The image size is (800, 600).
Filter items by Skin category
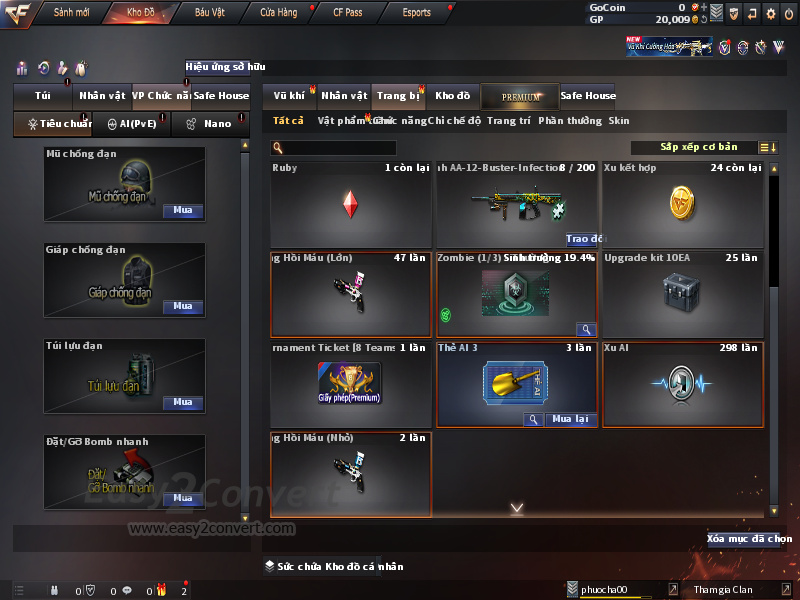point(619,121)
